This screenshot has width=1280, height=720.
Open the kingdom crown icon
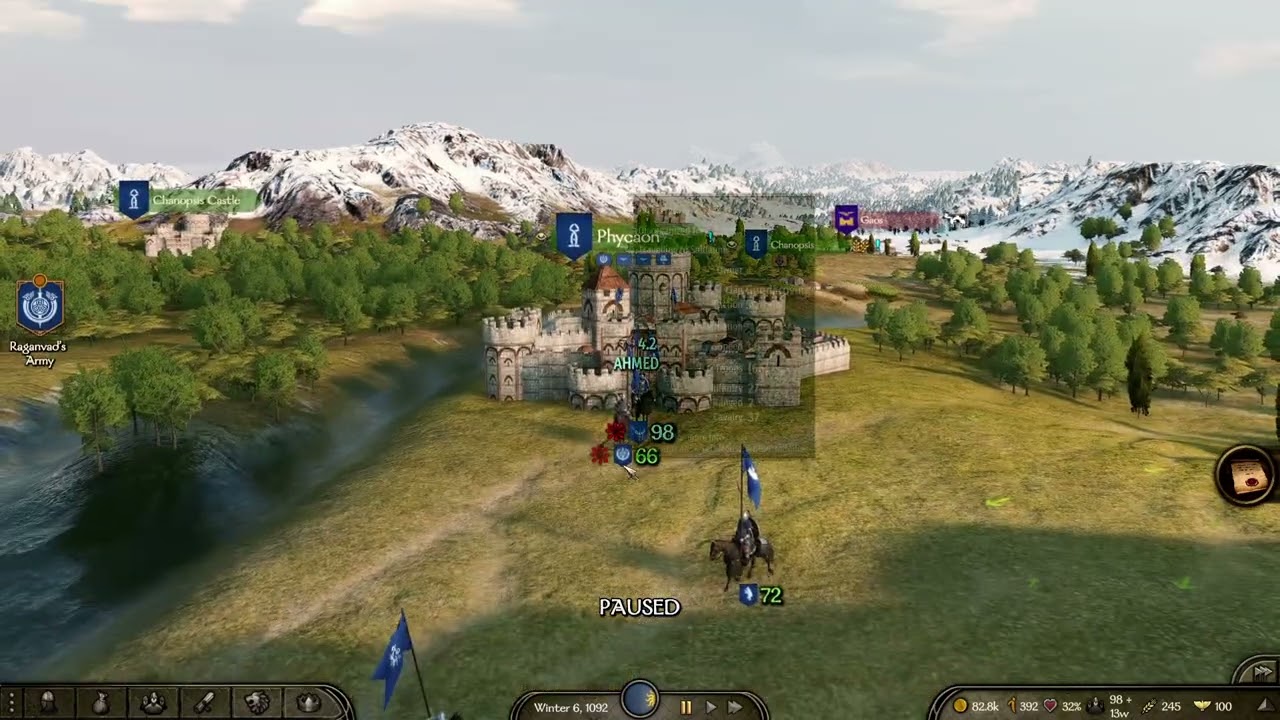pos(309,703)
